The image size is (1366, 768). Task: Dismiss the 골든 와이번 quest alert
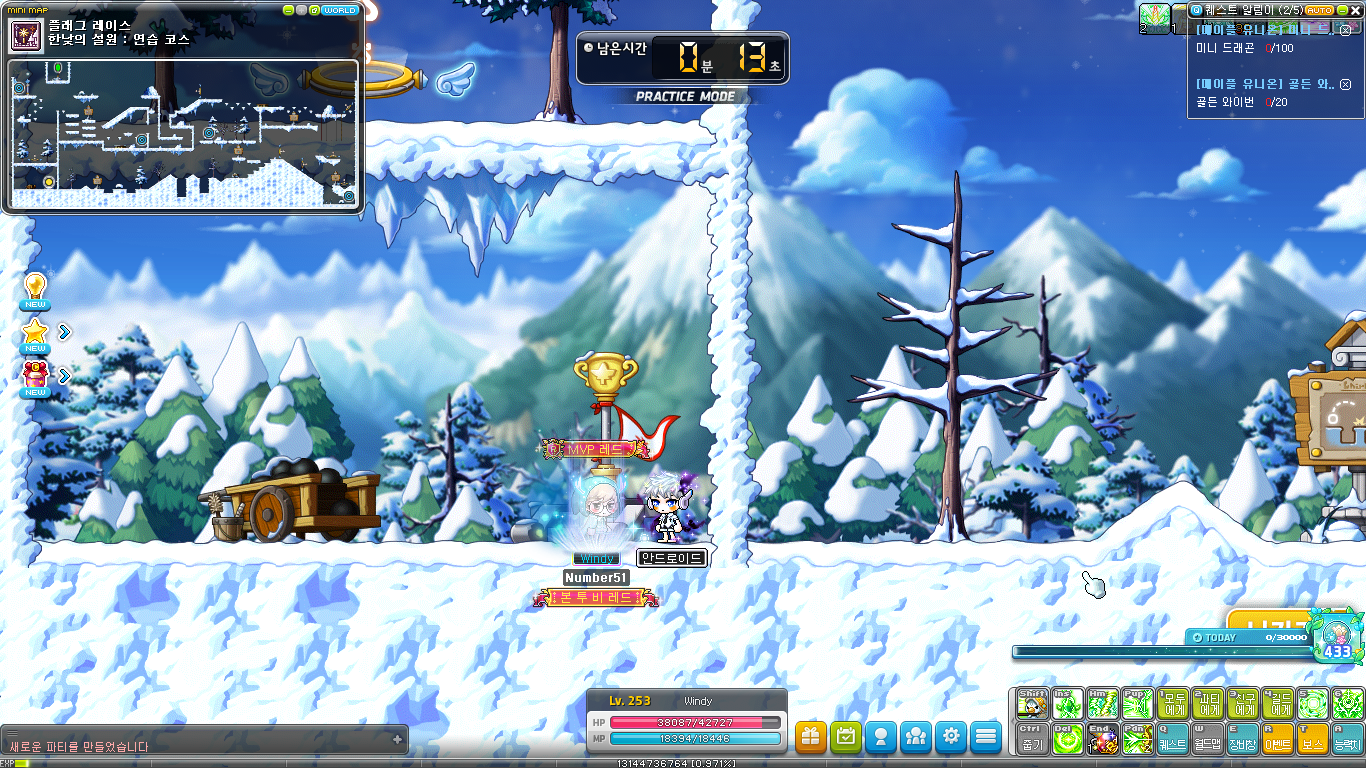[x=1344, y=85]
